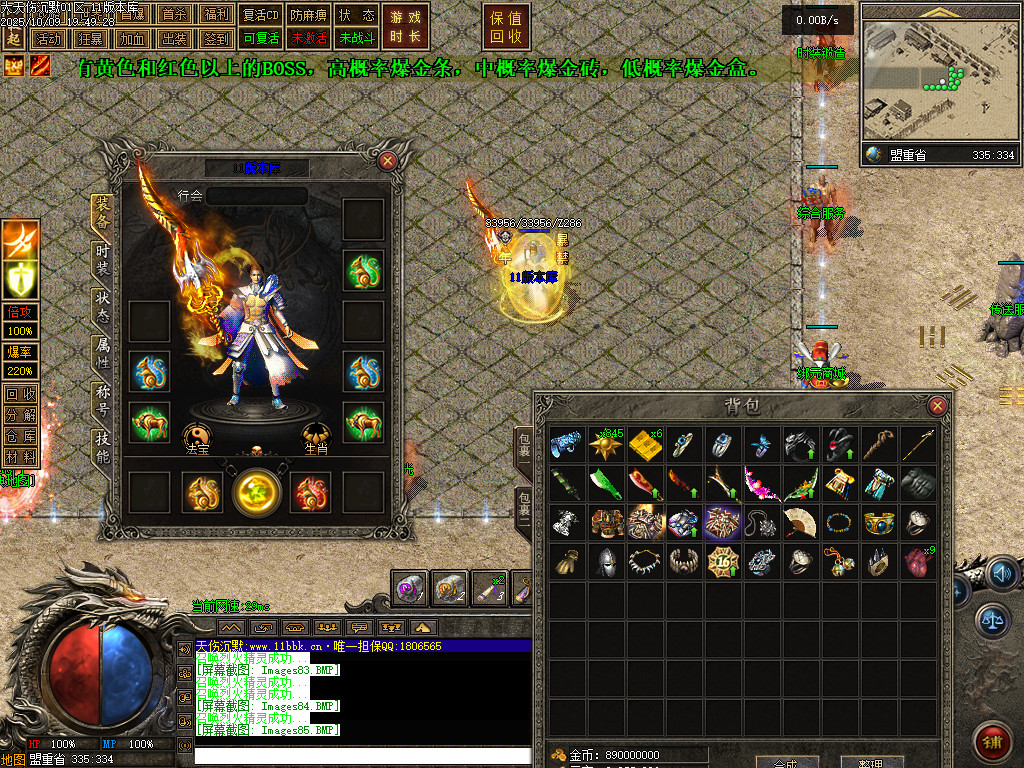Screen dimensions: 1024x768
Task: Click the 回收 recycle button
Action: [20, 394]
